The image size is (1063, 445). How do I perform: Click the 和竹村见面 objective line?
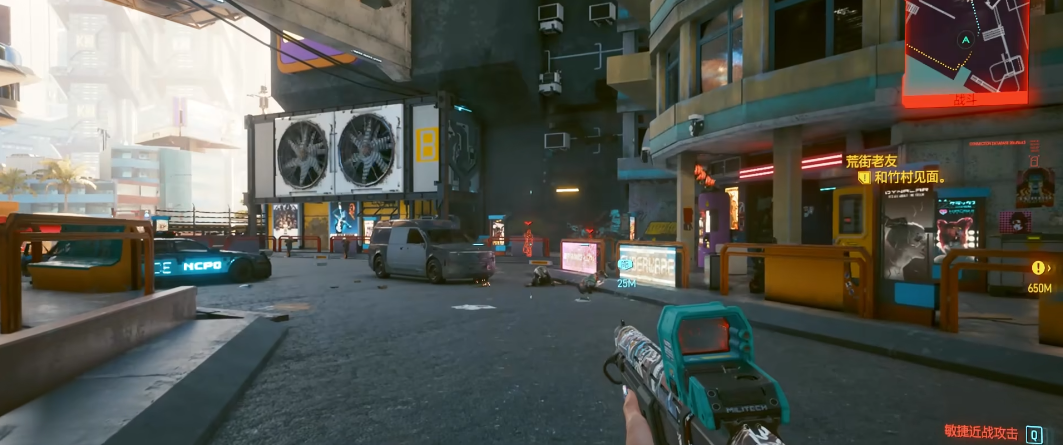[909, 177]
